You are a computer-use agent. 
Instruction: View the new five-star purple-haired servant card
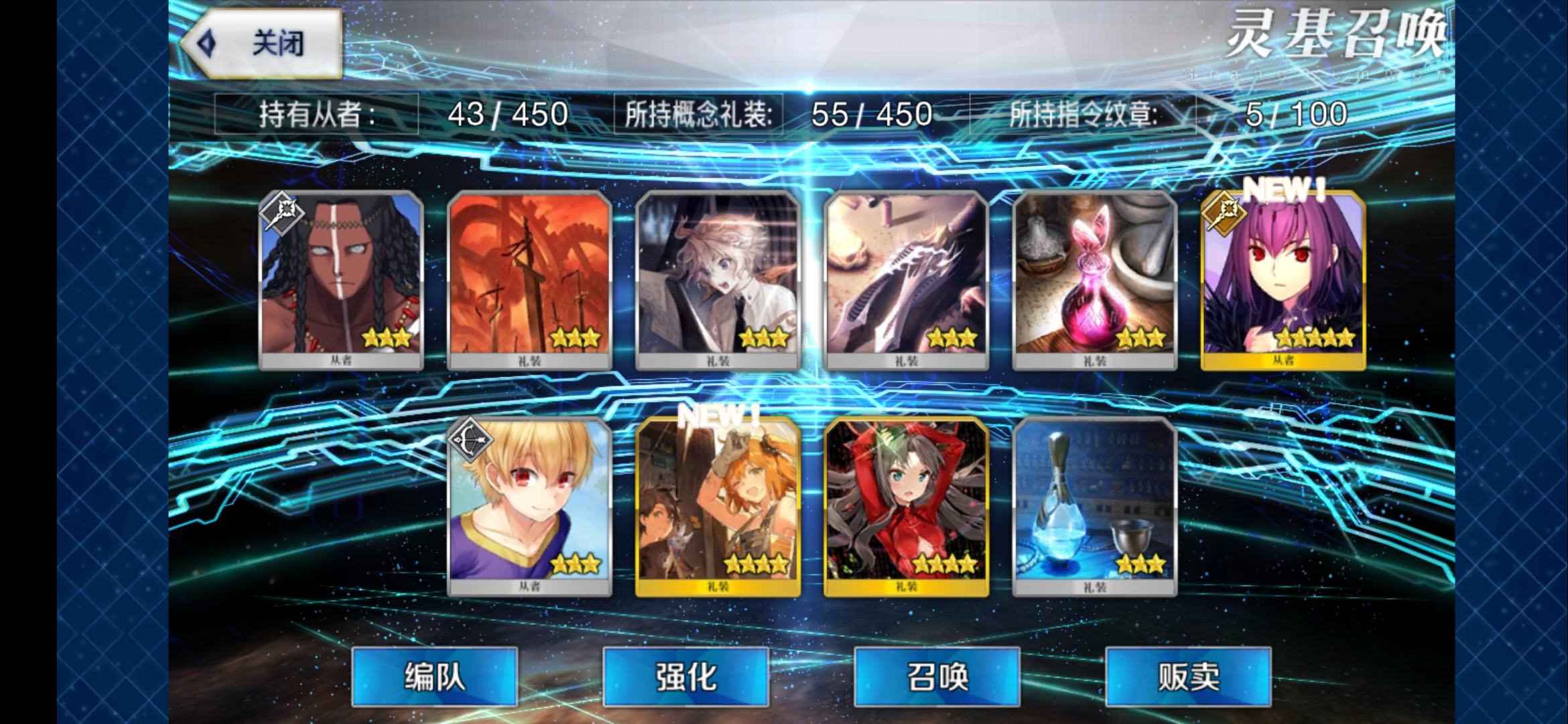coord(1283,280)
